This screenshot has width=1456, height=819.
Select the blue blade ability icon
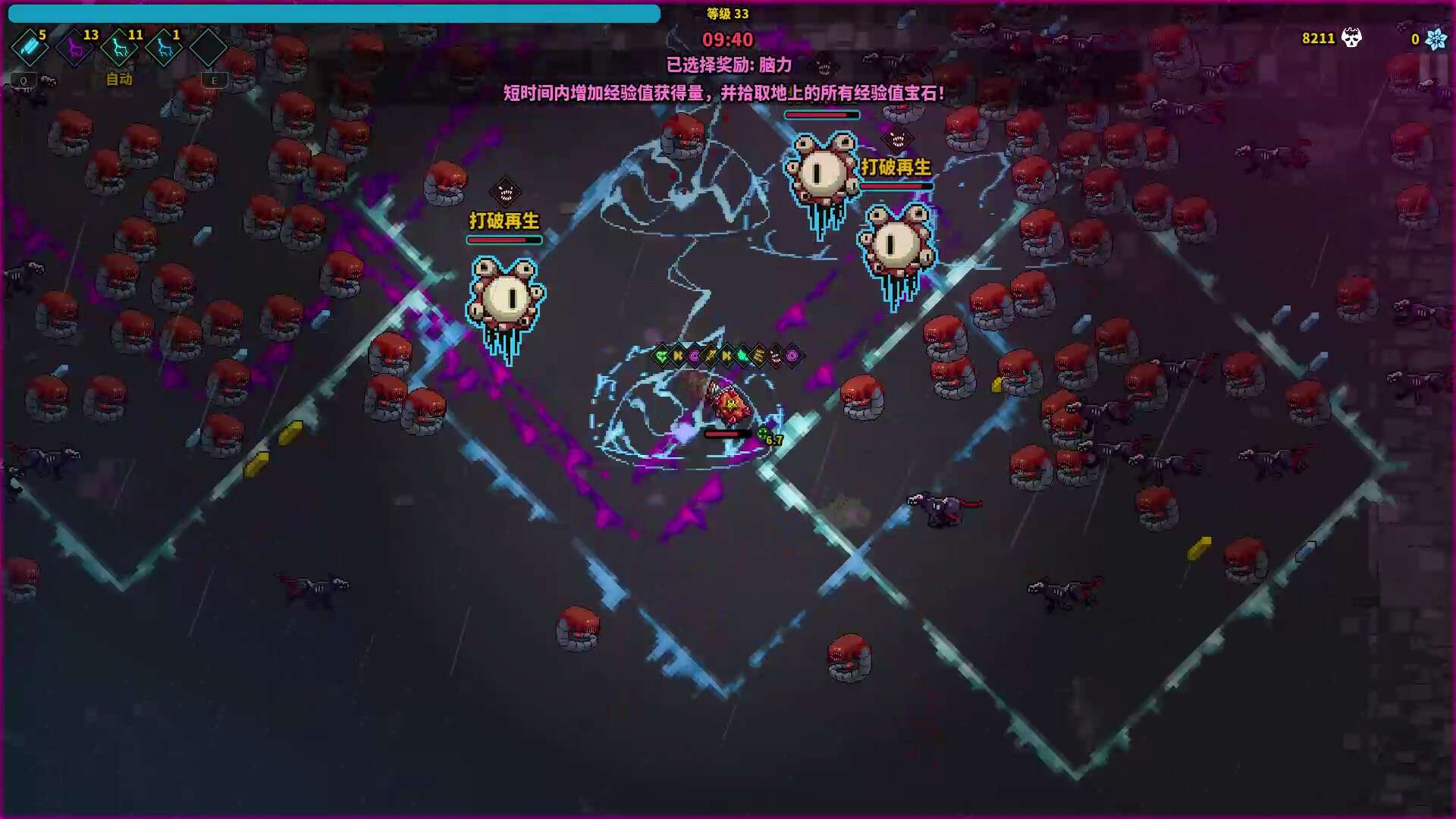tap(30, 48)
